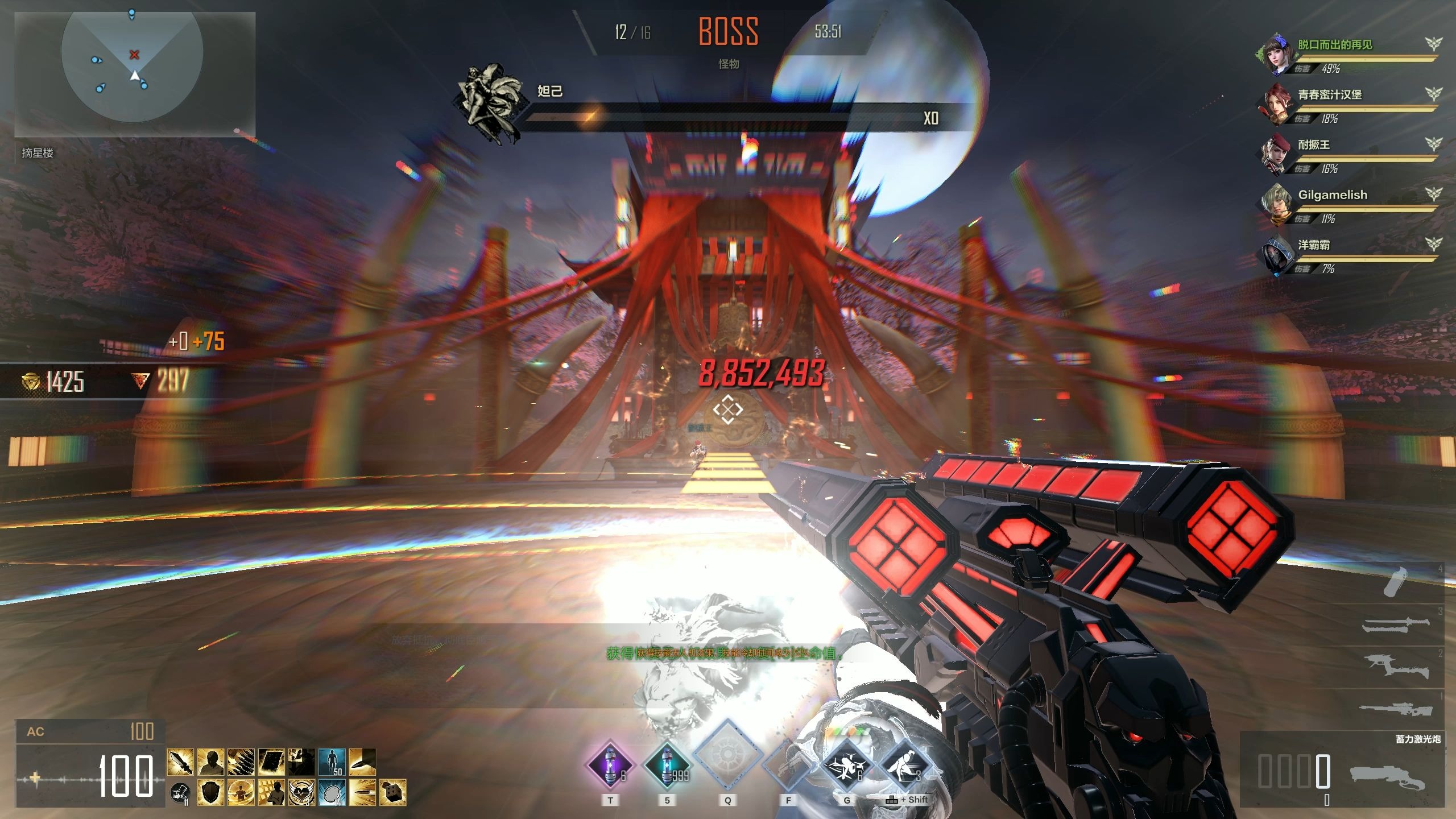This screenshot has height=819, width=1456.
Task: Click the sword buff icon
Action: [180, 762]
